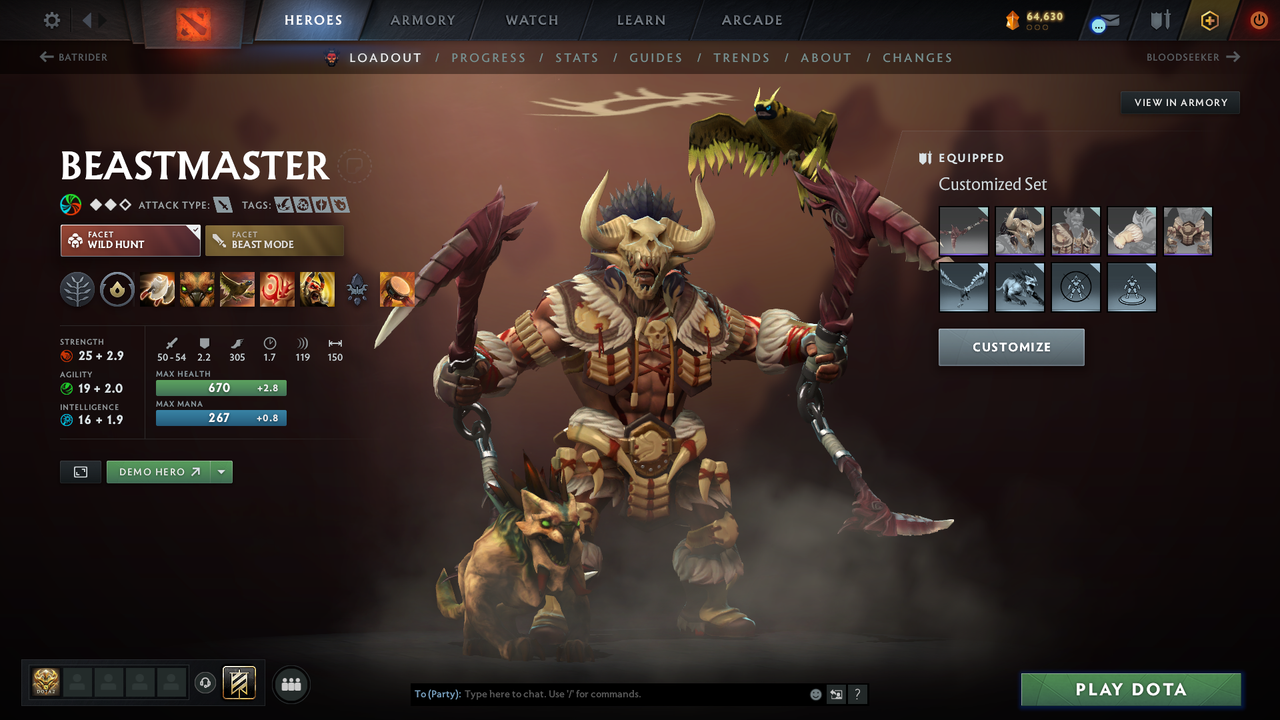Screen dimensions: 1280x720
Task: Expand the Demo Hero dropdown arrow
Action: [221, 471]
